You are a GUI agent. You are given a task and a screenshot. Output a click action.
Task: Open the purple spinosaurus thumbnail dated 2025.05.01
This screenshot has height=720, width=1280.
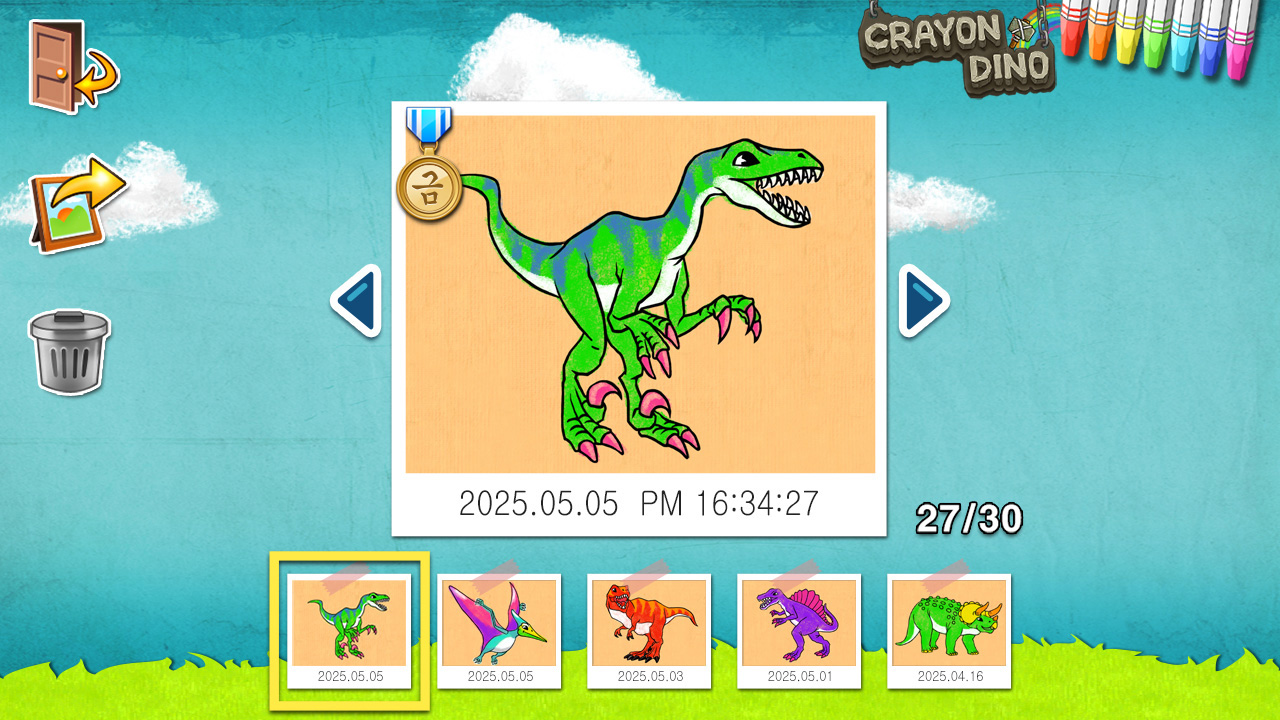point(801,625)
